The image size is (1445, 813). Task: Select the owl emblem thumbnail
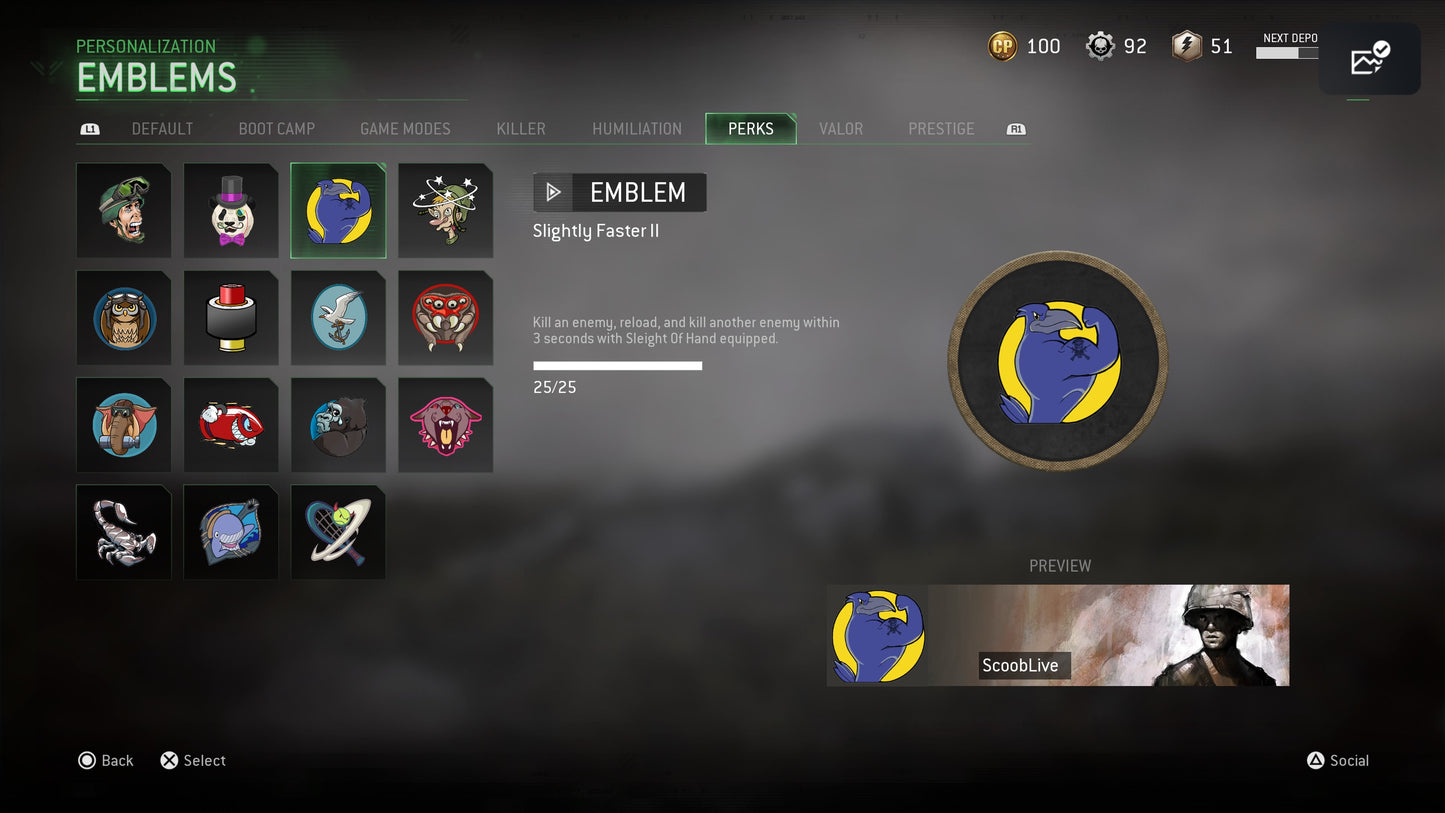(x=124, y=317)
